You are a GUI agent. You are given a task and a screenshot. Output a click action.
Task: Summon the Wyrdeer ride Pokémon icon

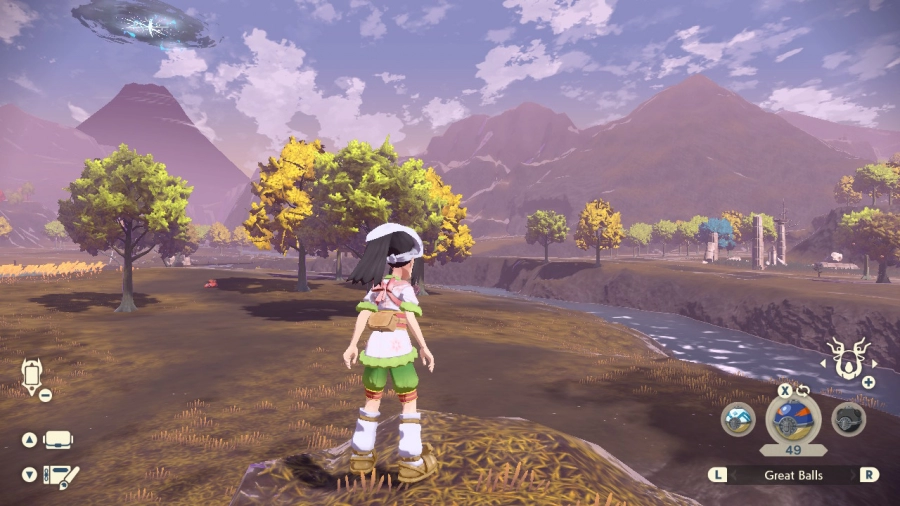[x=848, y=361]
